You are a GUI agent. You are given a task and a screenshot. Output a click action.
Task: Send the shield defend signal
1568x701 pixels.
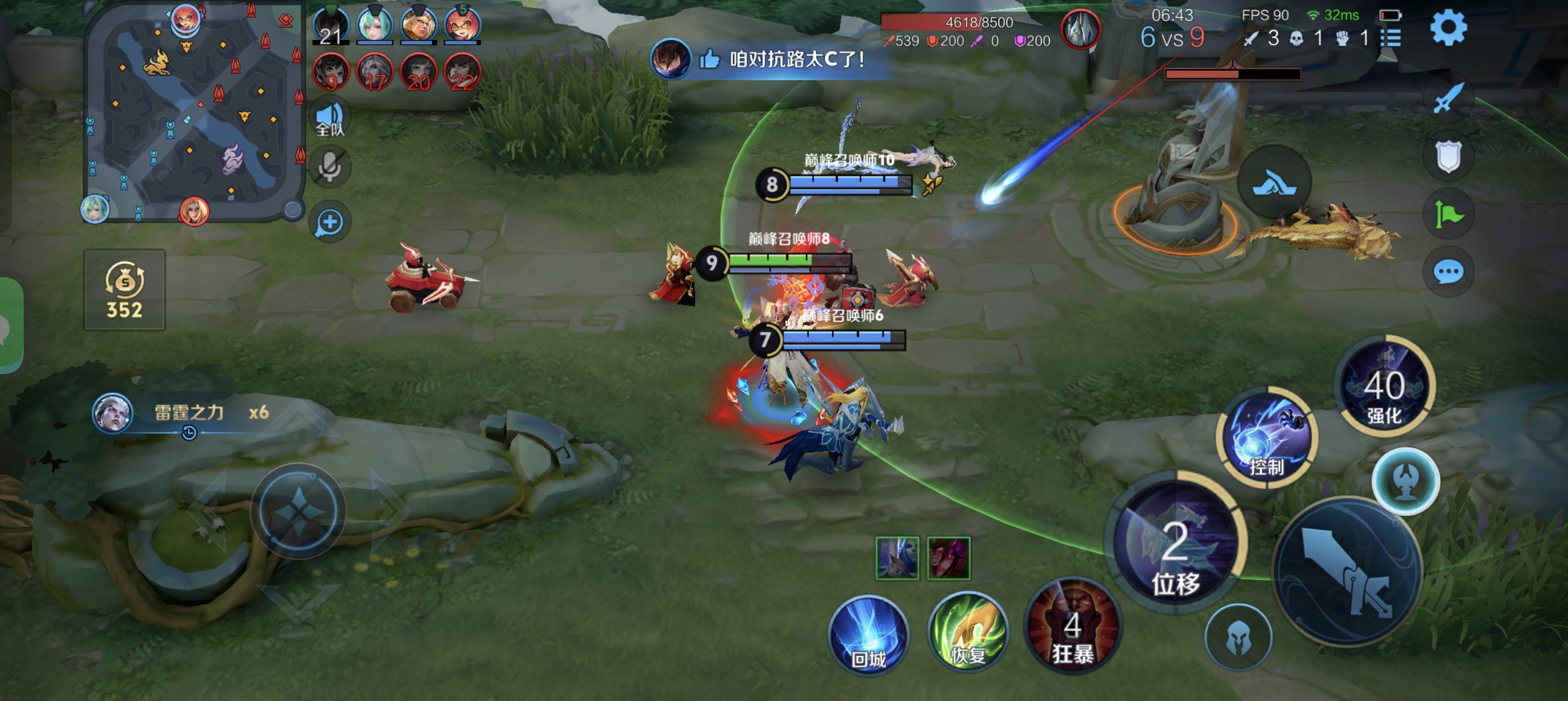[1448, 157]
